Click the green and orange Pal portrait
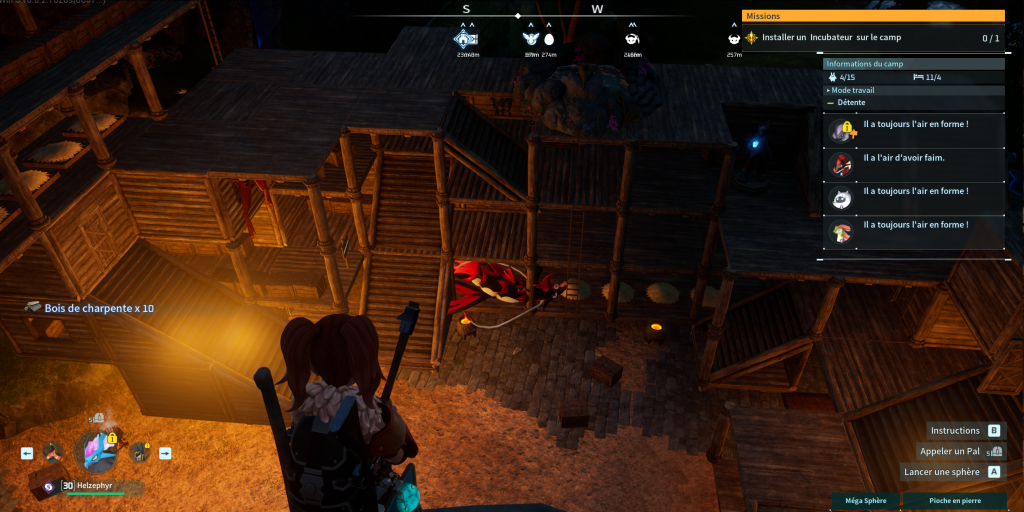1024x512 pixels. (x=840, y=232)
